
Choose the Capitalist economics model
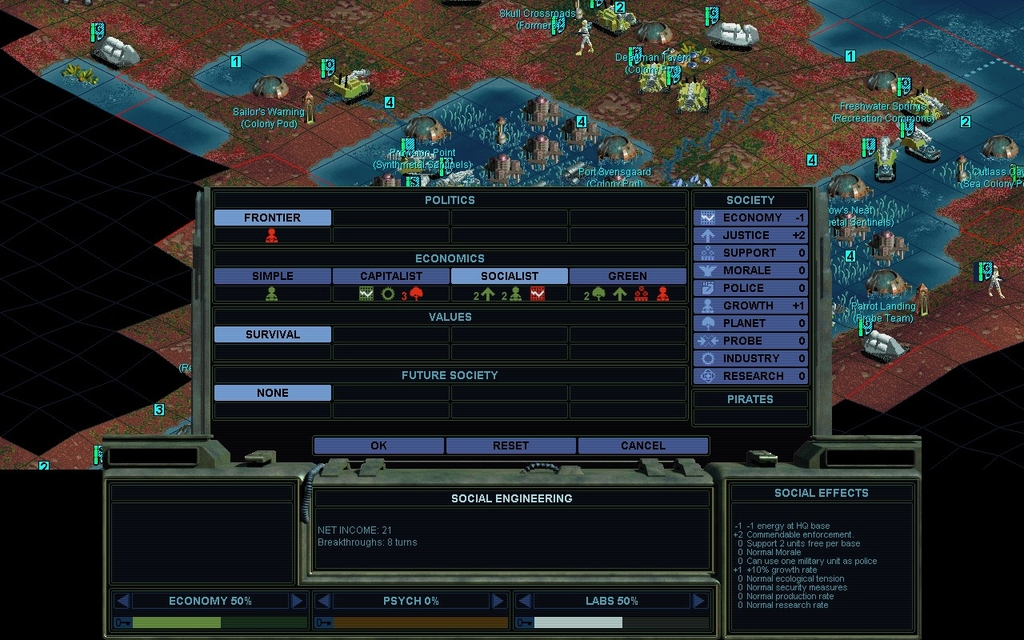391,276
